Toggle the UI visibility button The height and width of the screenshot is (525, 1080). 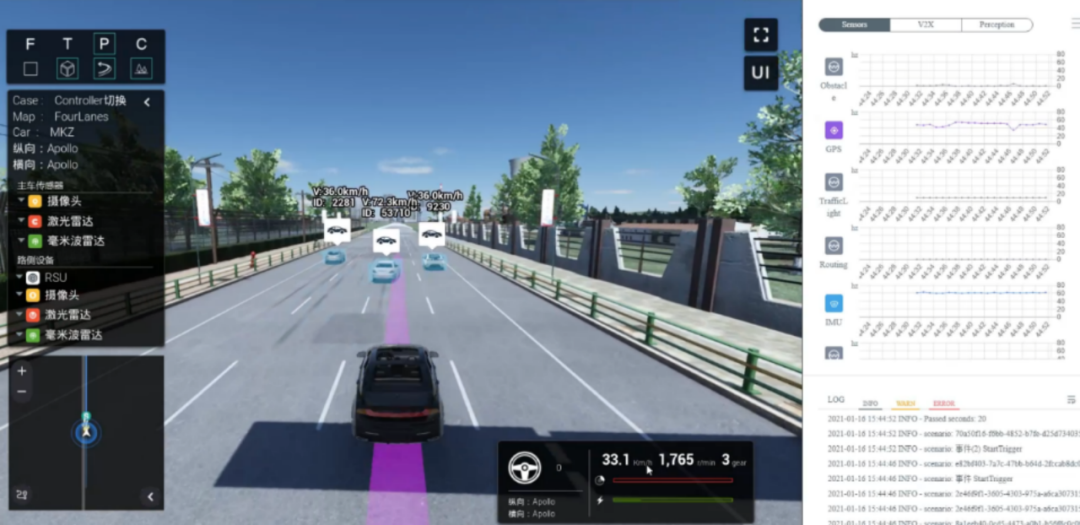(x=760, y=73)
